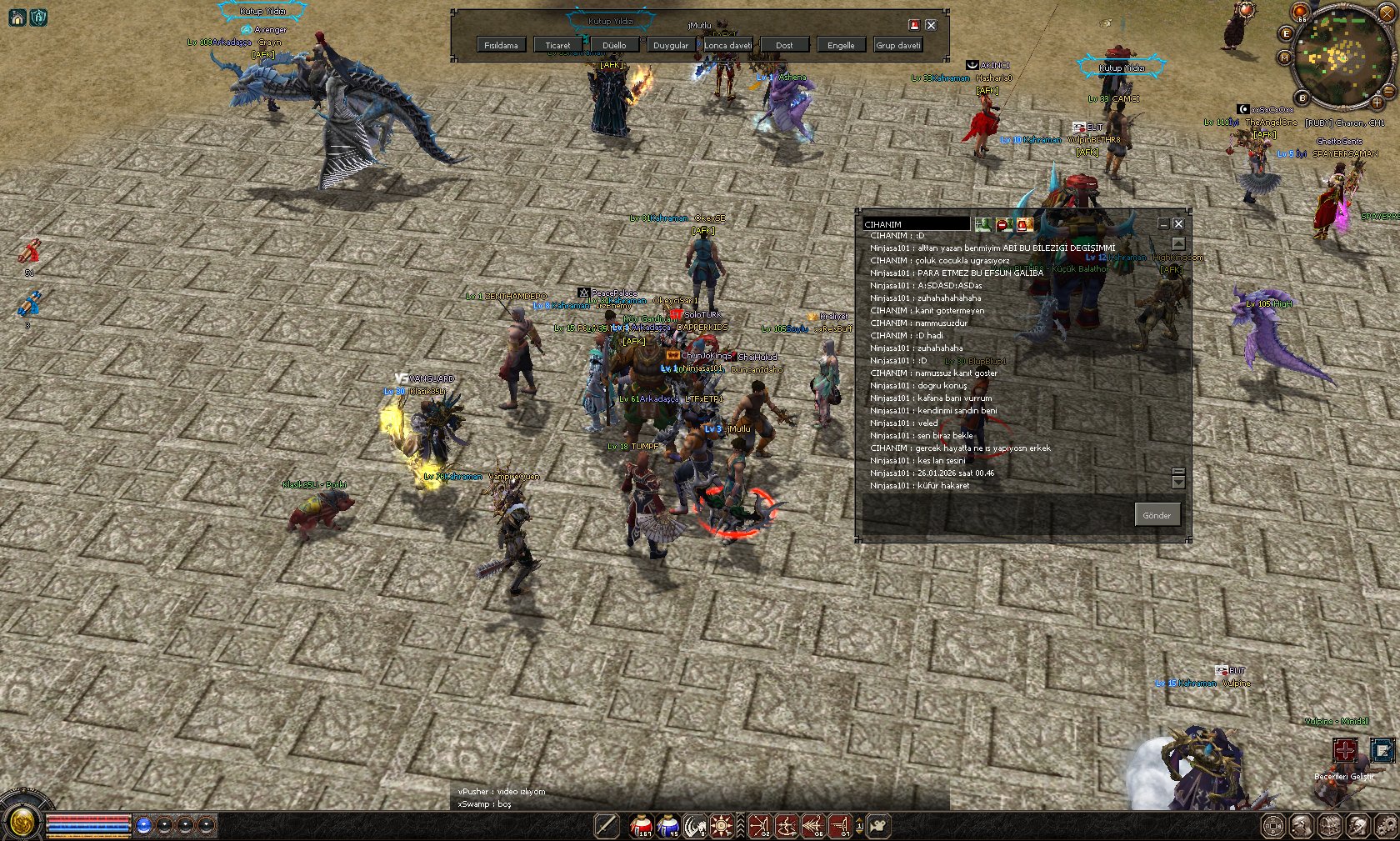Invite to party with Grup daveti
The image size is (1400, 841).
pyautogui.click(x=897, y=45)
